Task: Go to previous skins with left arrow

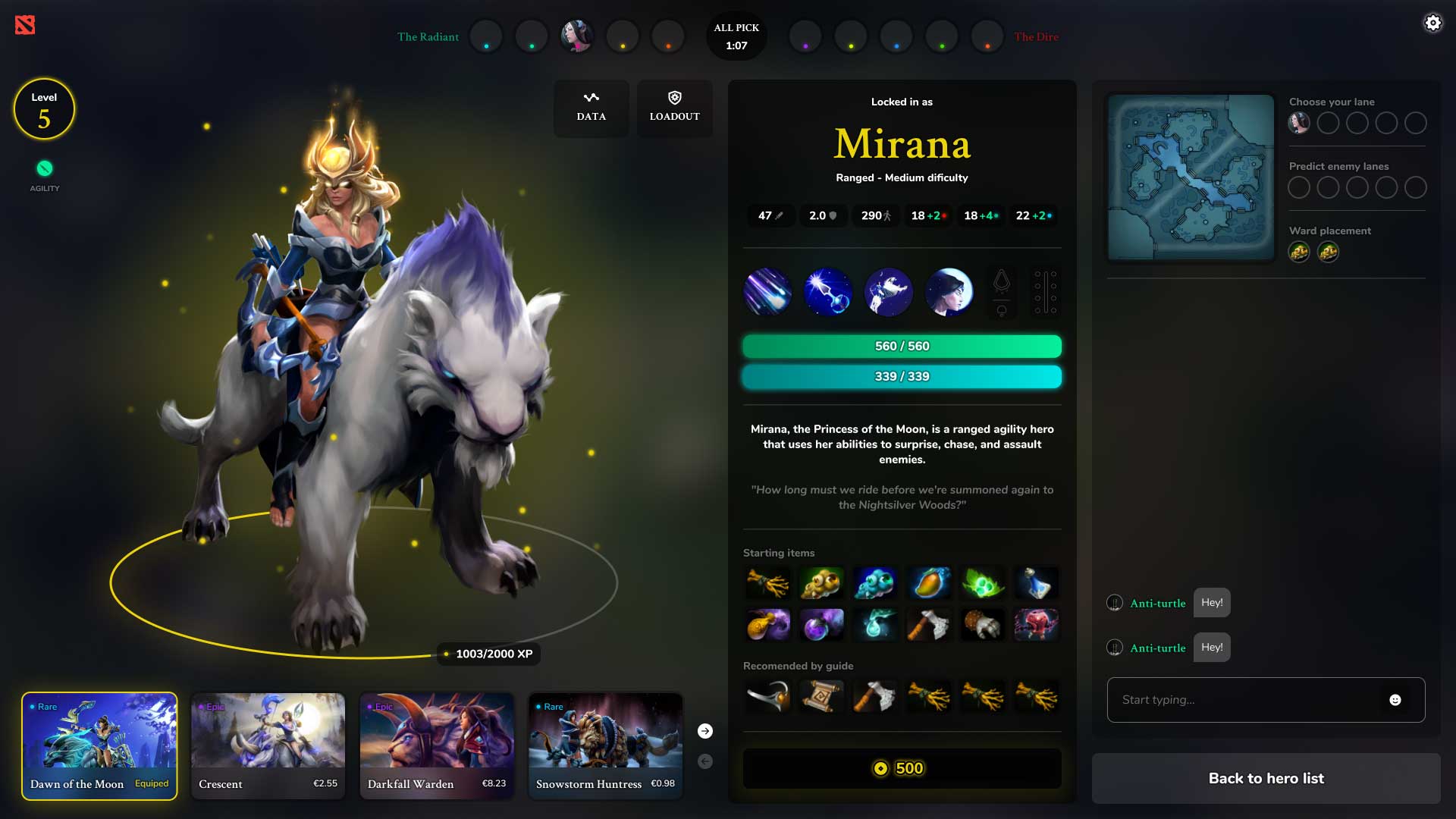Action: (705, 761)
